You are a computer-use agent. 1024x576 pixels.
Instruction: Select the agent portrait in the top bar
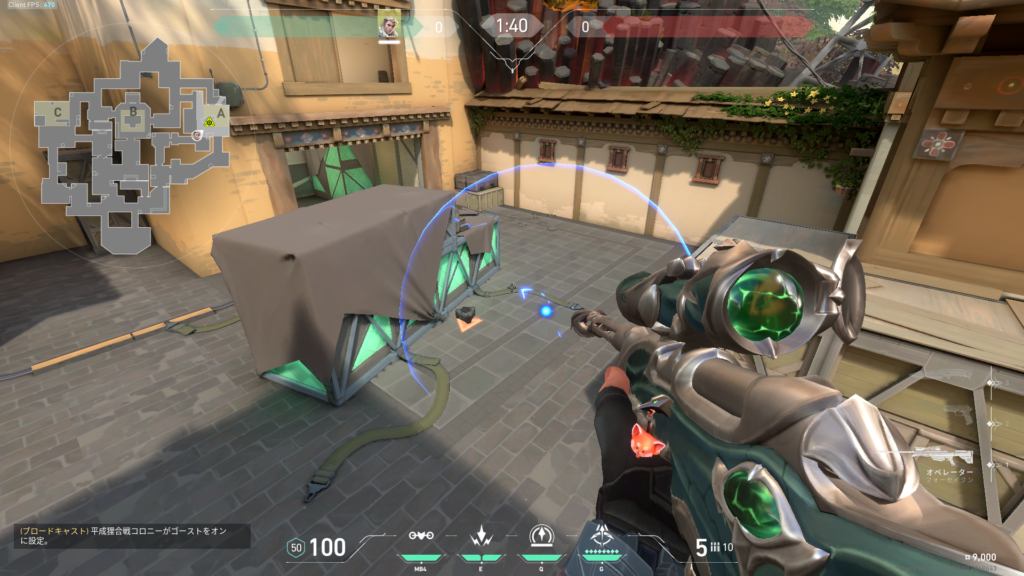(388, 25)
